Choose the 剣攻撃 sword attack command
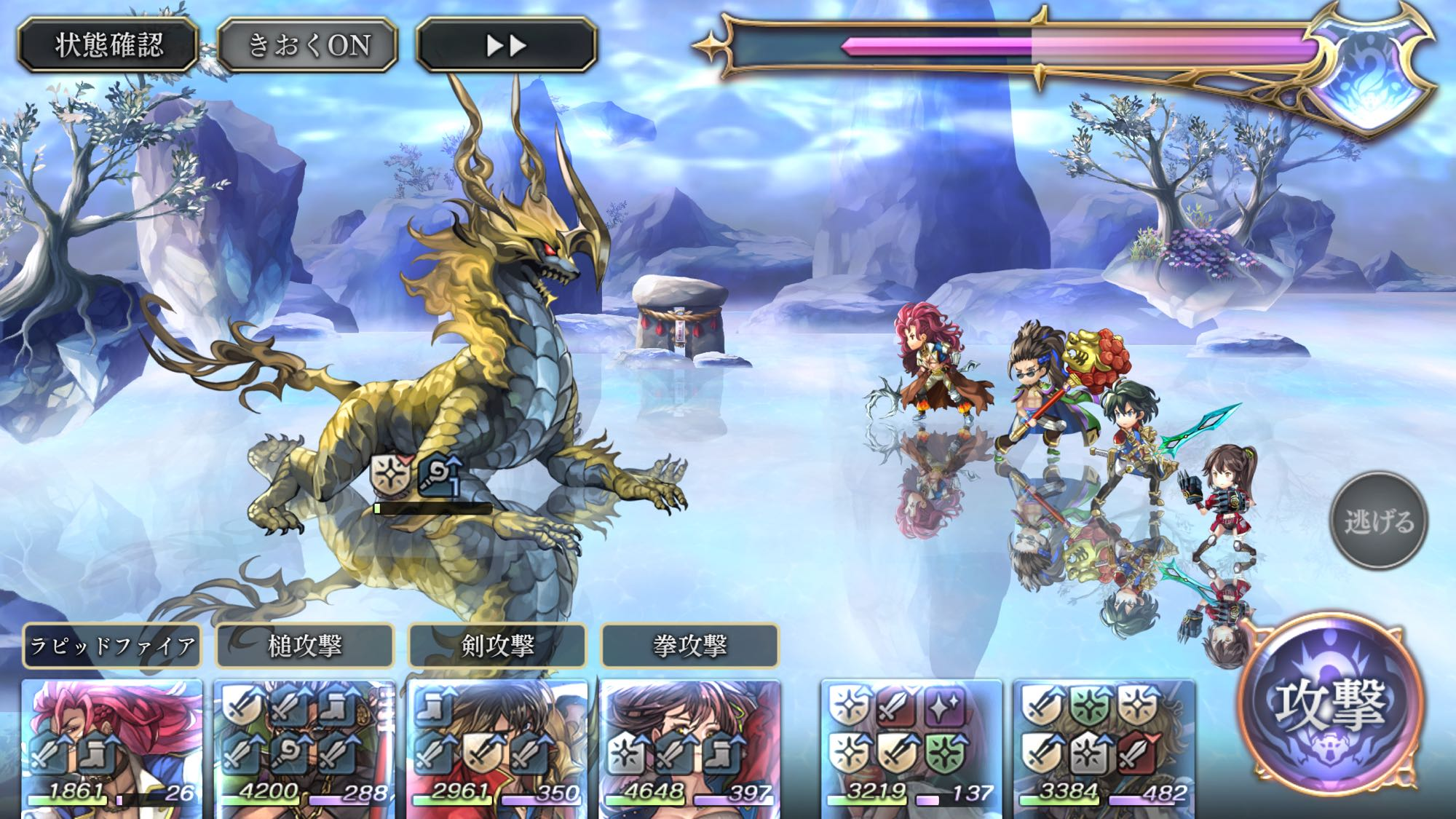 point(497,645)
